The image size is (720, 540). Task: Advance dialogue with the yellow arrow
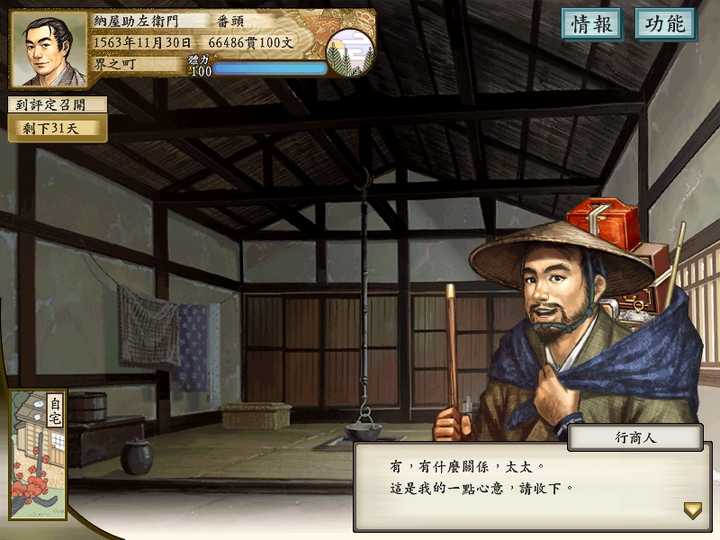tap(692, 510)
